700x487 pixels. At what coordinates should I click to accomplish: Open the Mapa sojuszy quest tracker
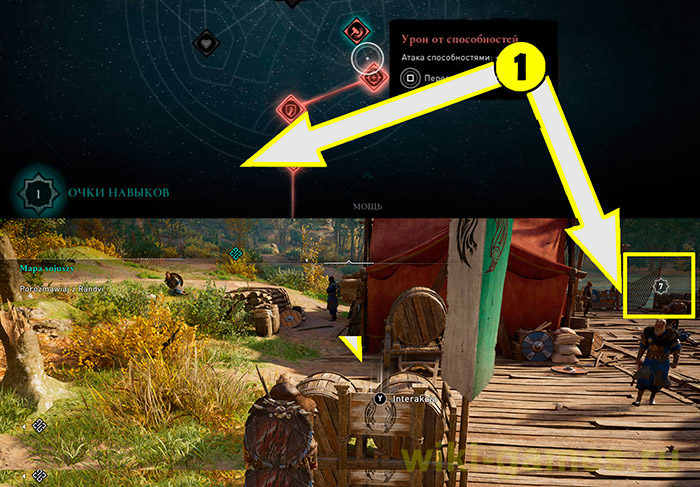coord(48,268)
